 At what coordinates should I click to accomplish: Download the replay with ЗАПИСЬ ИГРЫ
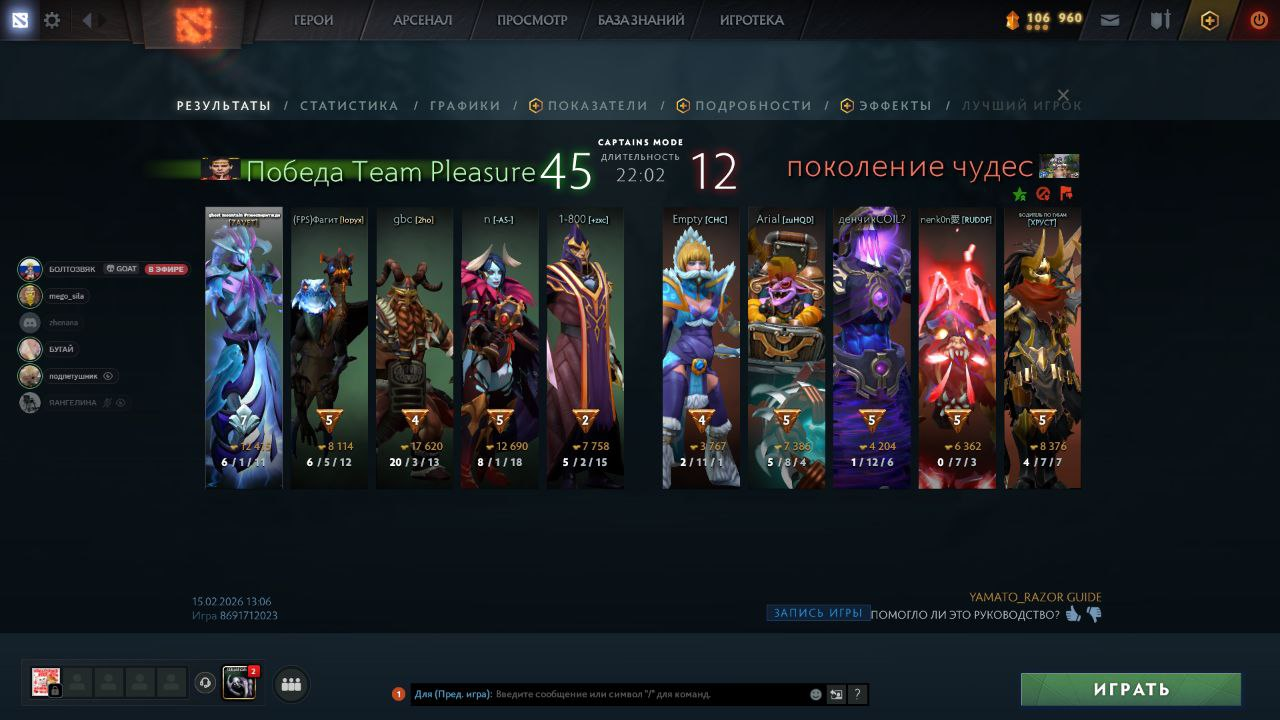tap(818, 613)
